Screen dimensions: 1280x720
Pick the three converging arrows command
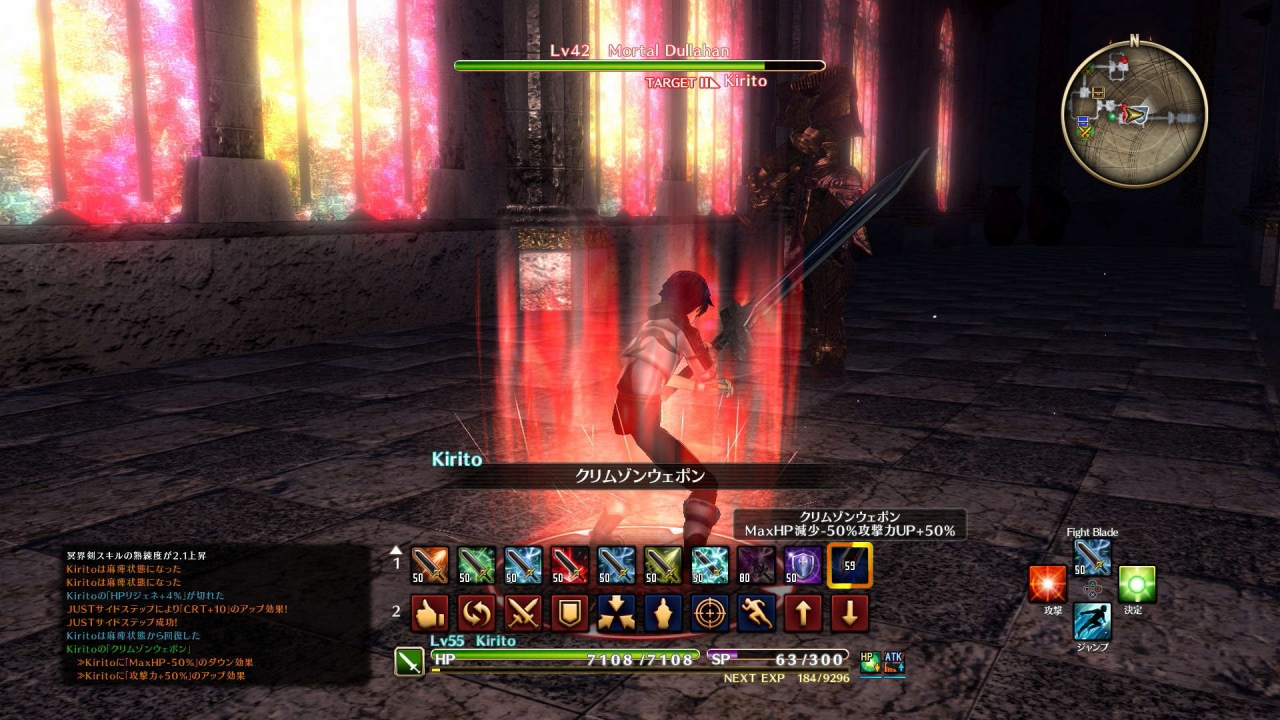tap(616, 613)
